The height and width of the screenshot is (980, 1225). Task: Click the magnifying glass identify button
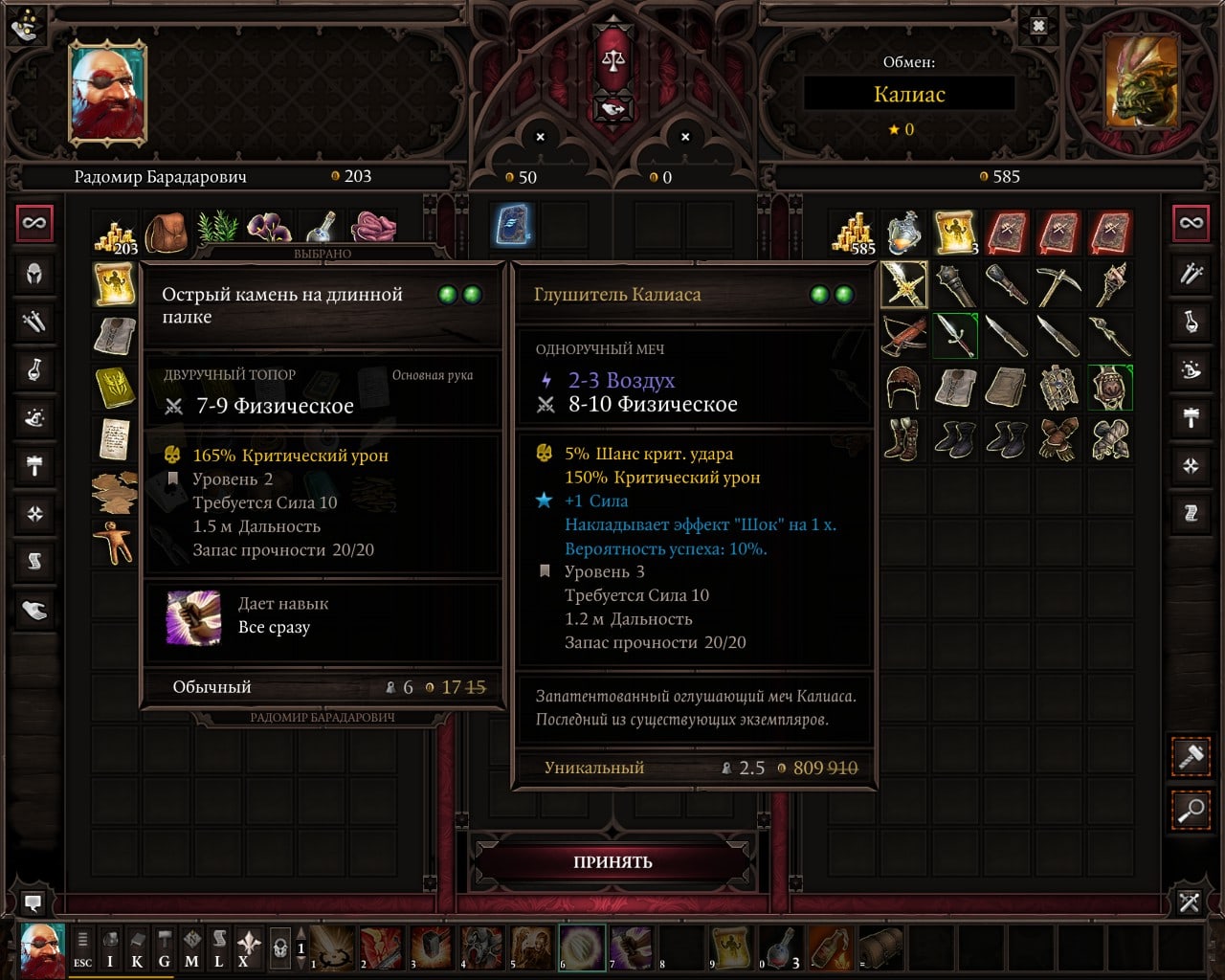[x=1191, y=811]
